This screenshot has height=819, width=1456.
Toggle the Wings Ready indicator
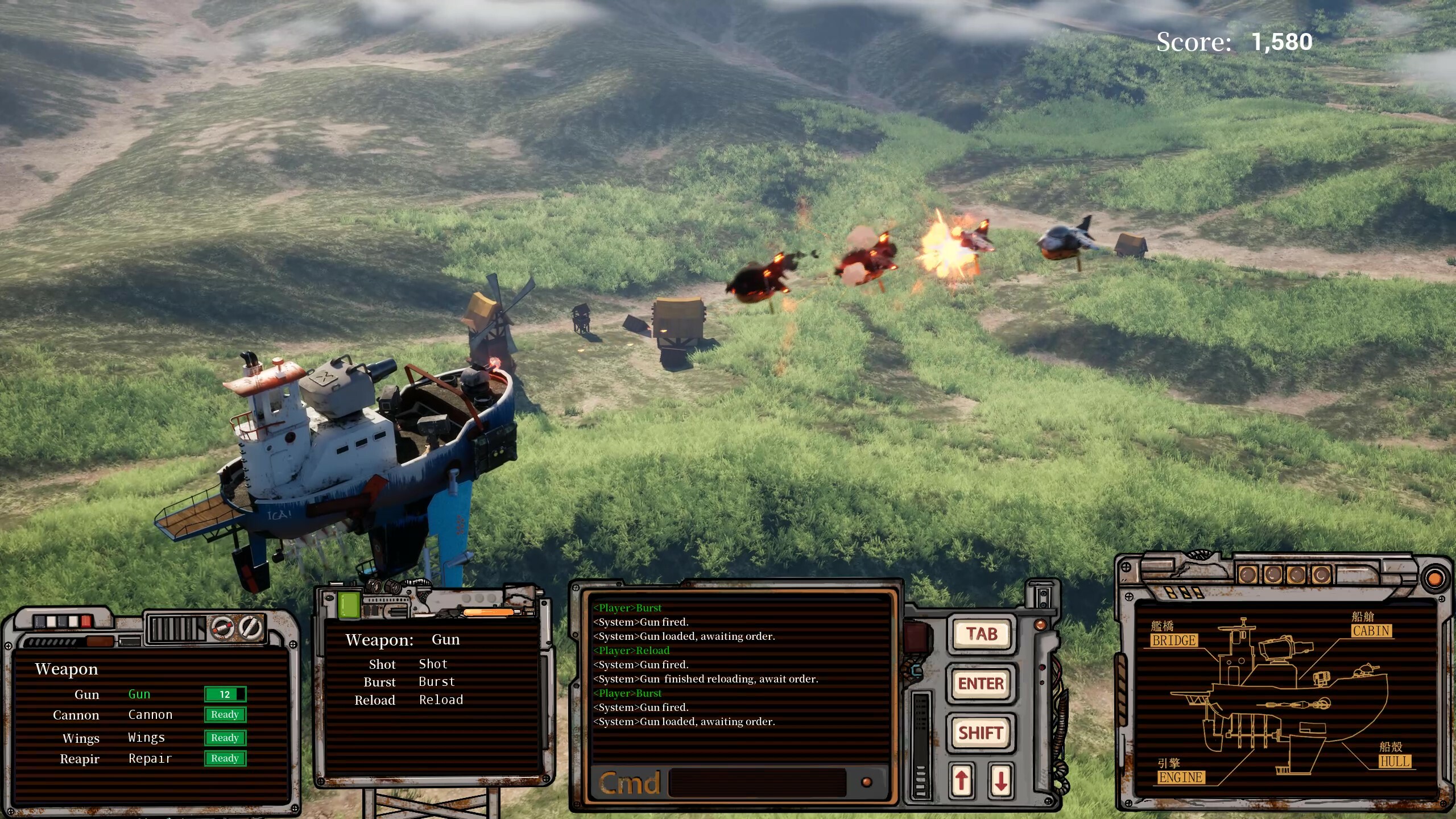pyautogui.click(x=225, y=738)
